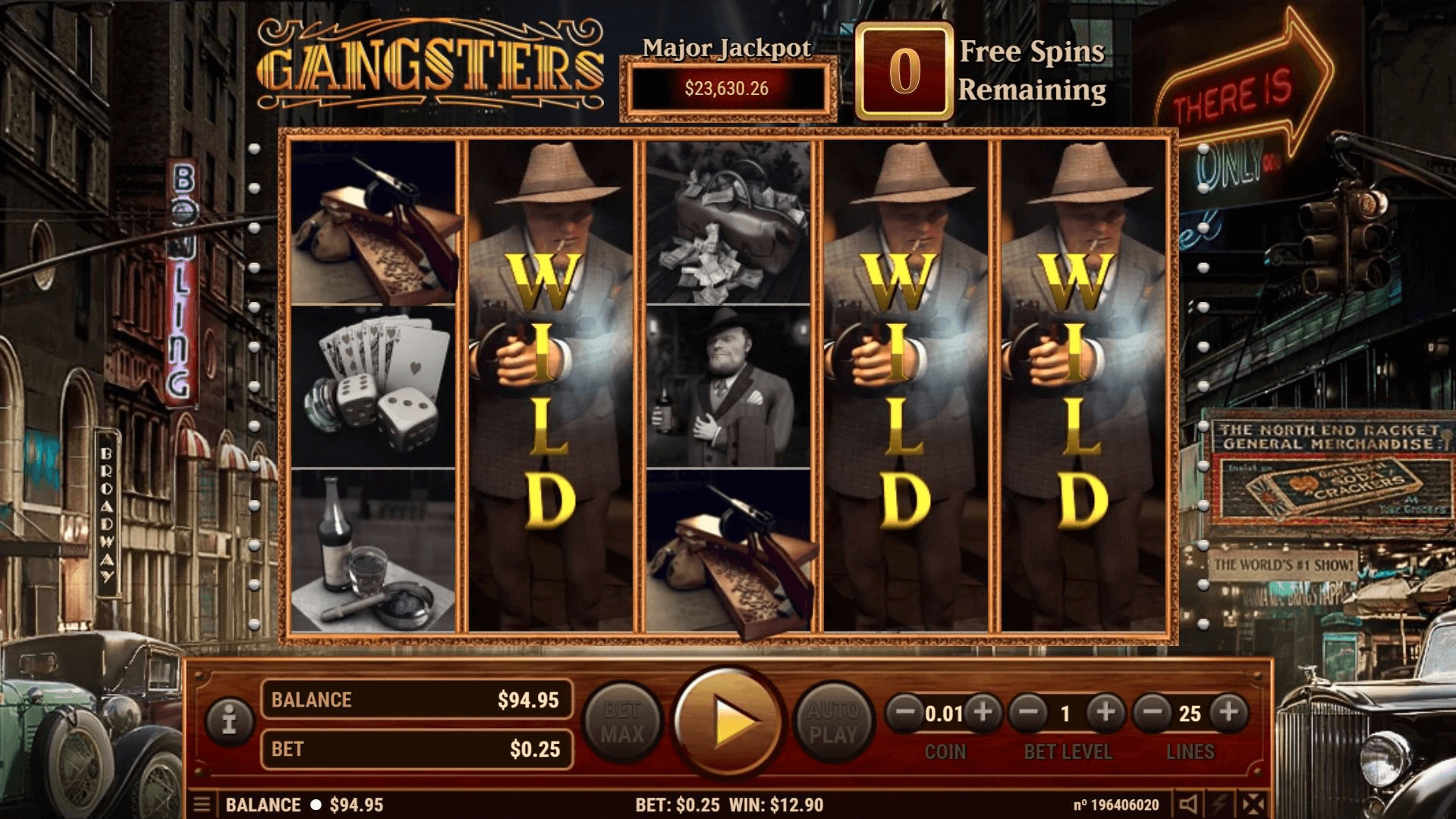Open the info paytable button
Viewport: 1456px width, 819px height.
(229, 718)
